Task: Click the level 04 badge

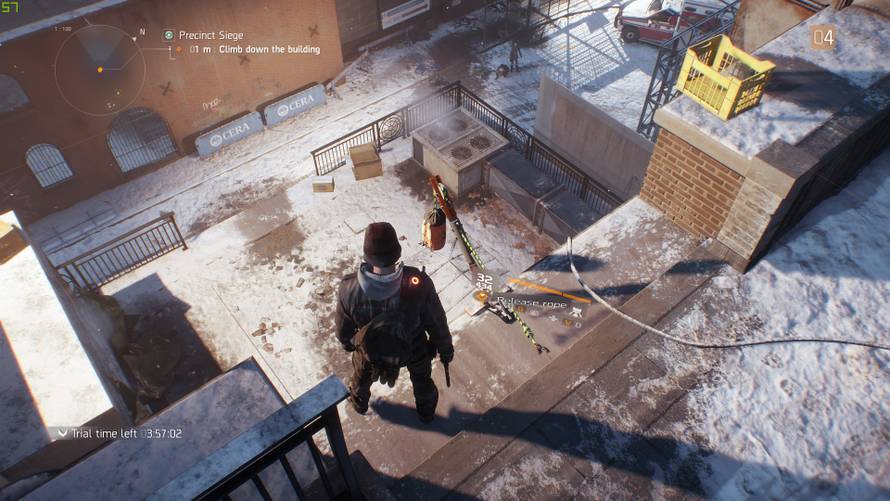Action: coord(822,38)
